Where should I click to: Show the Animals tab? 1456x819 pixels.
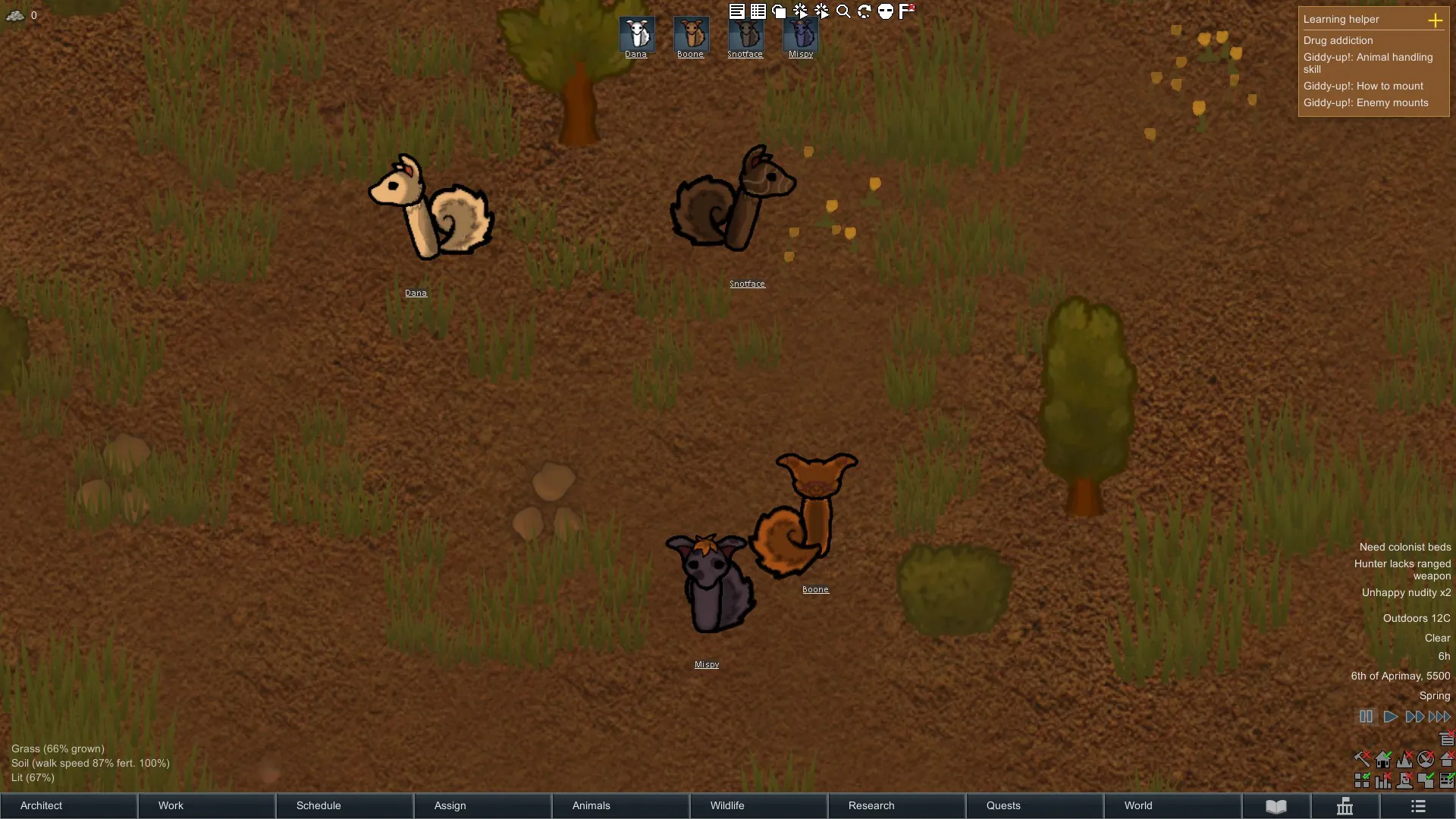pyautogui.click(x=620, y=805)
